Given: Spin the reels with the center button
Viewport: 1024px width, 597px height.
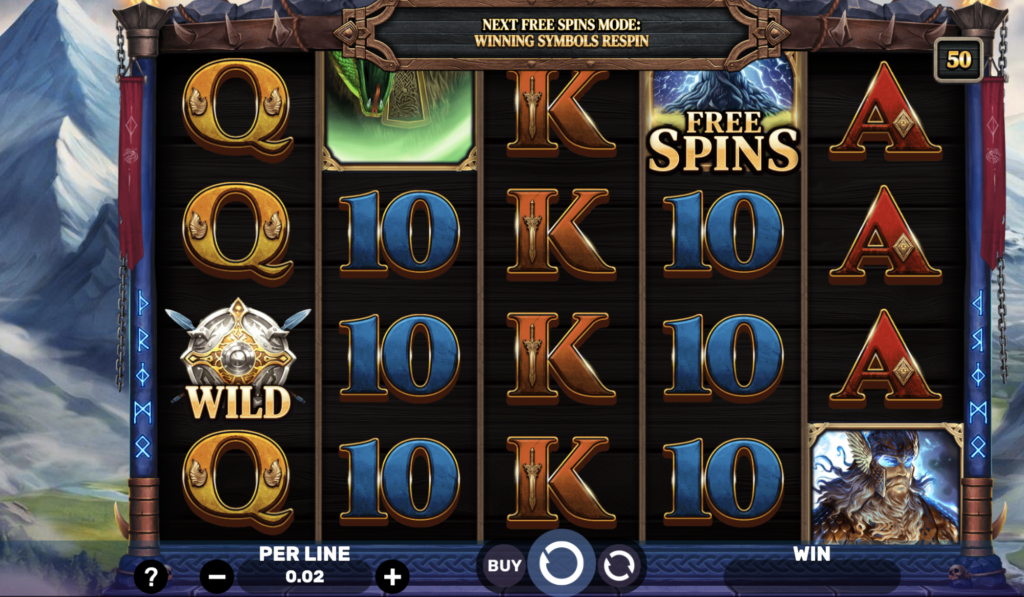Looking at the screenshot, I should (560, 565).
